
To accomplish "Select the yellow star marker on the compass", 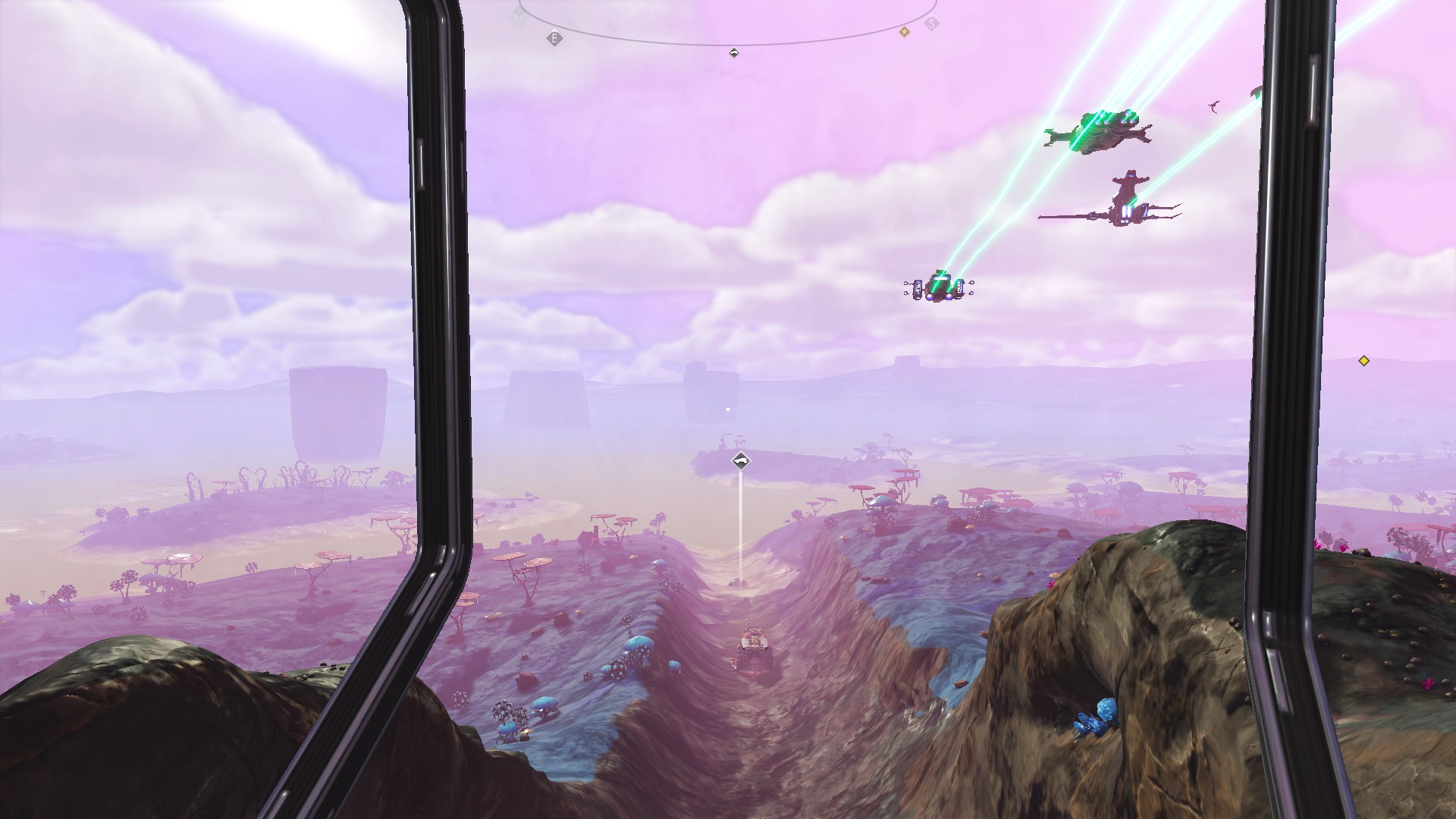I will [904, 32].
